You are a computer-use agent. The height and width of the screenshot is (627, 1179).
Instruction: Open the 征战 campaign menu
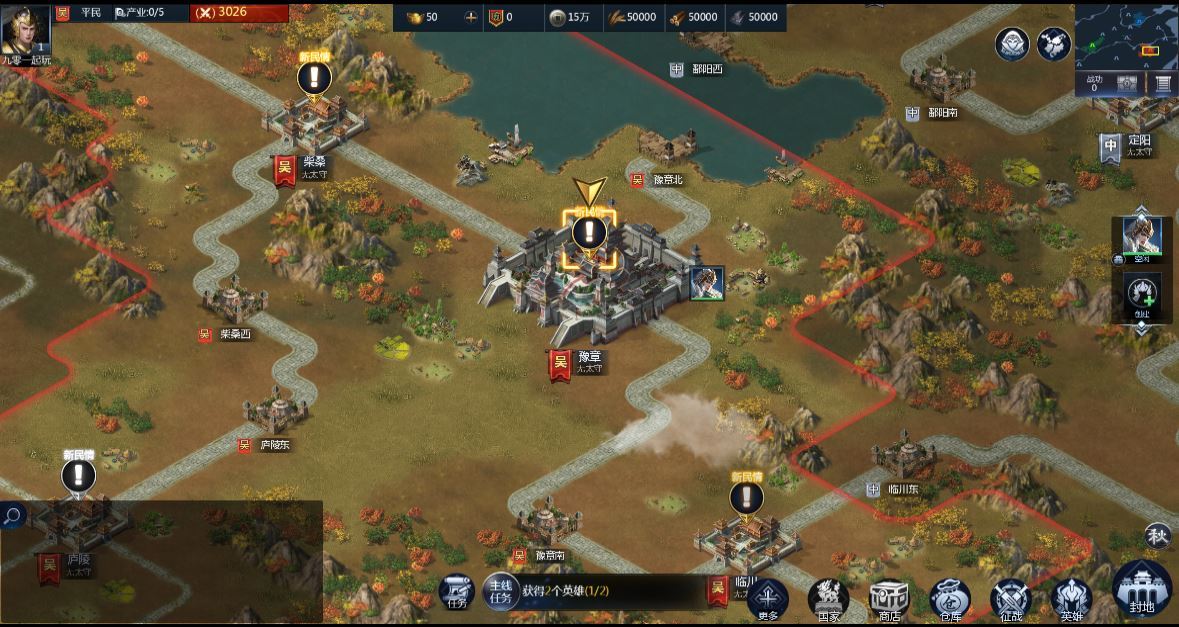(1010, 599)
